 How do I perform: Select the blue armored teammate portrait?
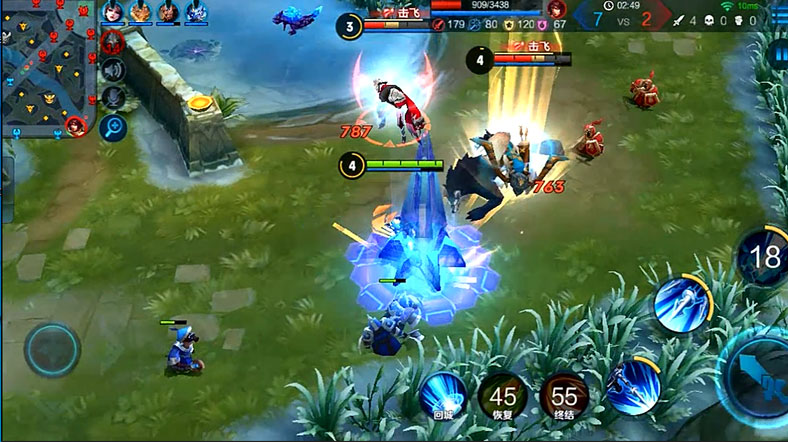pos(197,11)
